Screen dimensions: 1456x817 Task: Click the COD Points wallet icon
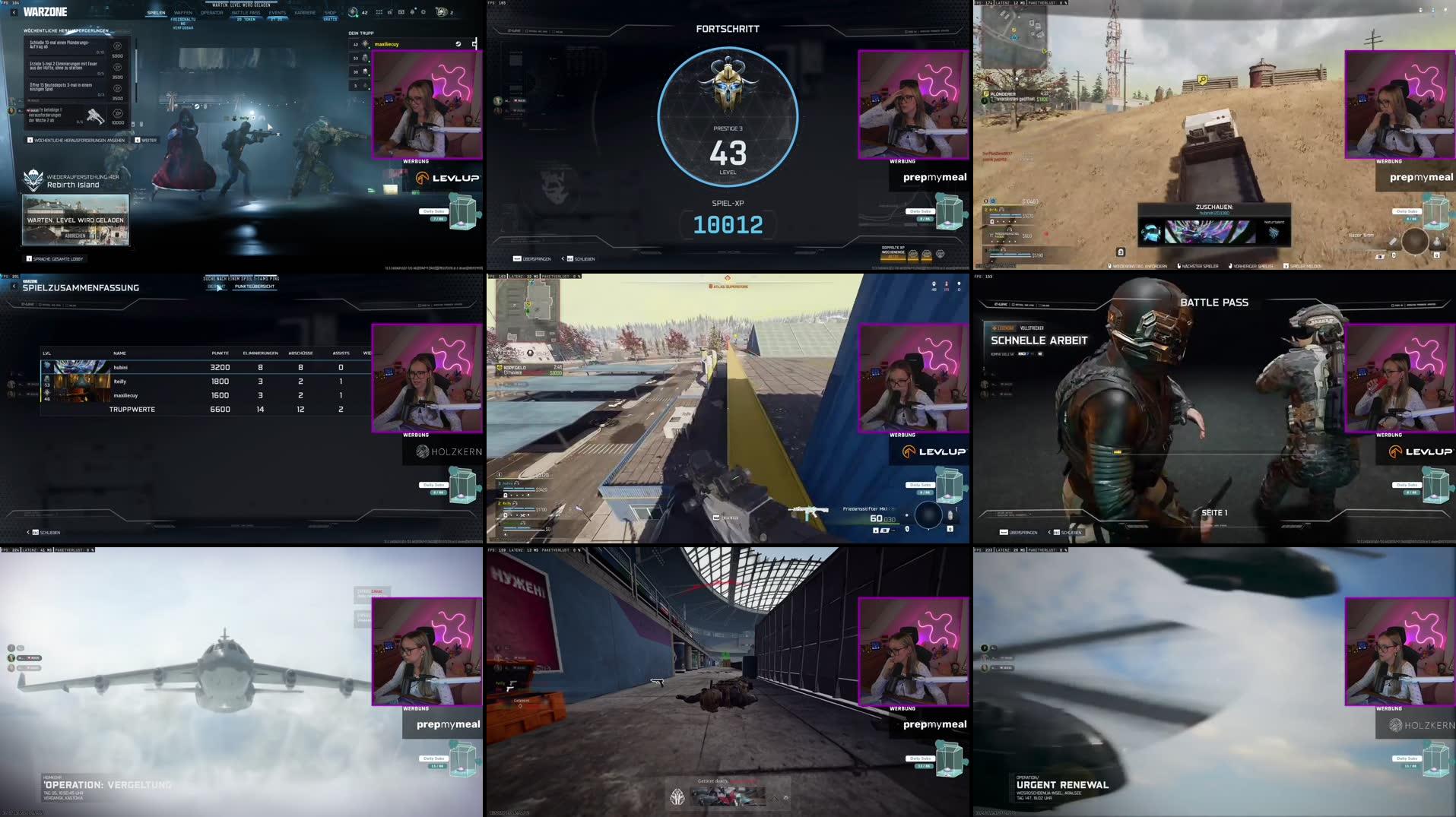click(x=440, y=11)
